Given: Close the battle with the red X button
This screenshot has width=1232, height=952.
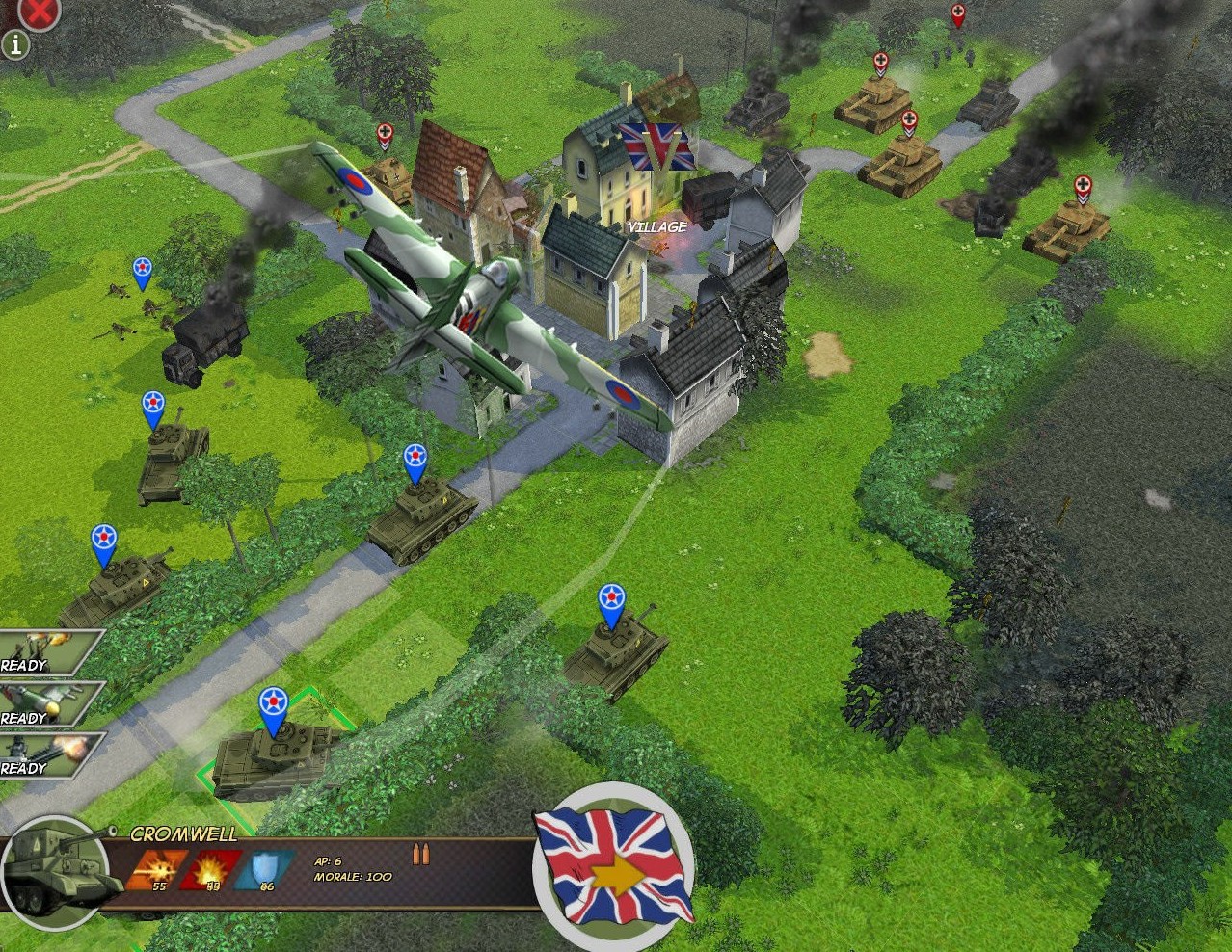Looking at the screenshot, I should tap(39, 12).
